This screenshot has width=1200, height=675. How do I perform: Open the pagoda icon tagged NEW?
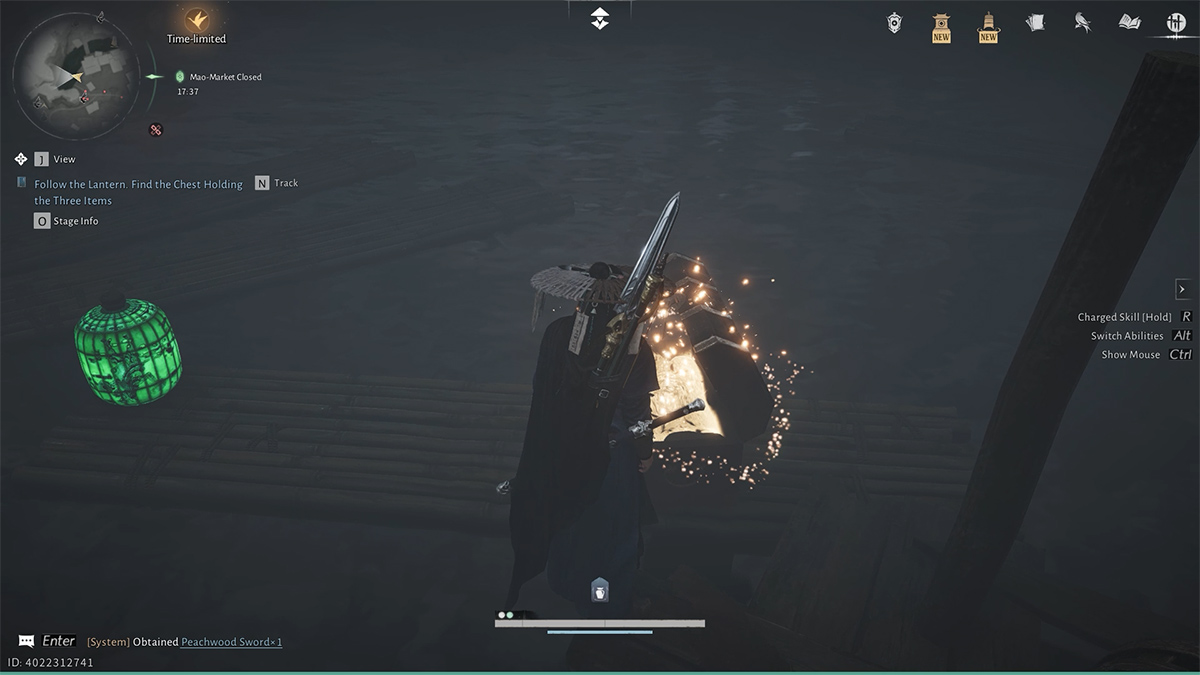tap(941, 25)
